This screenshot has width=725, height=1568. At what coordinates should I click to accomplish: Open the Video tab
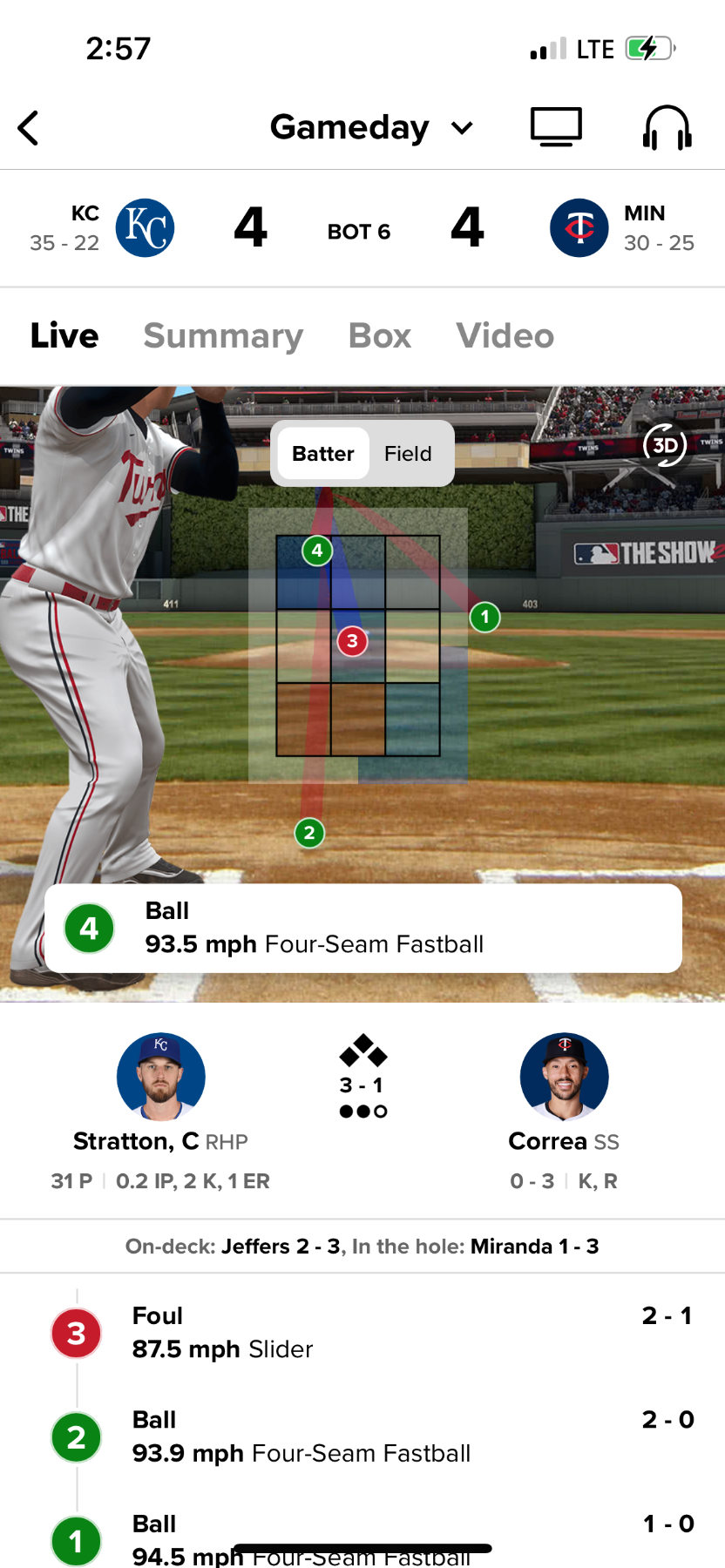tap(505, 335)
